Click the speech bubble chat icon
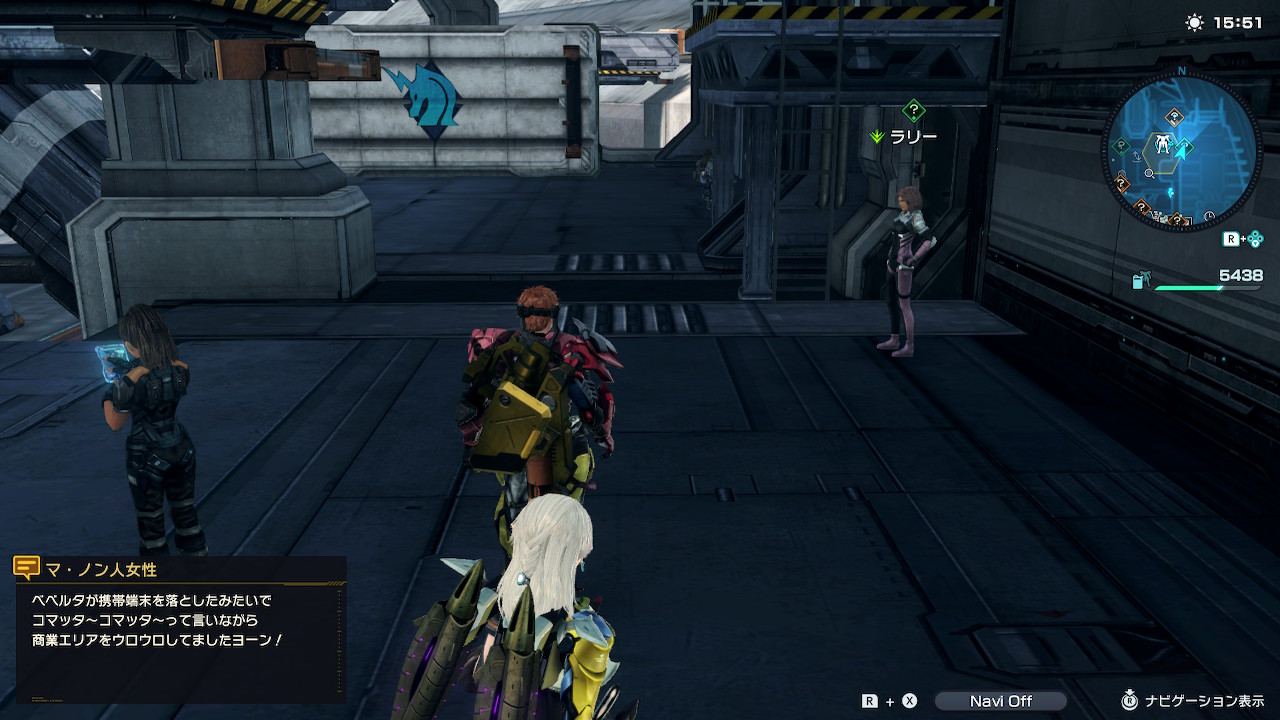1280x720 pixels. coord(27,569)
